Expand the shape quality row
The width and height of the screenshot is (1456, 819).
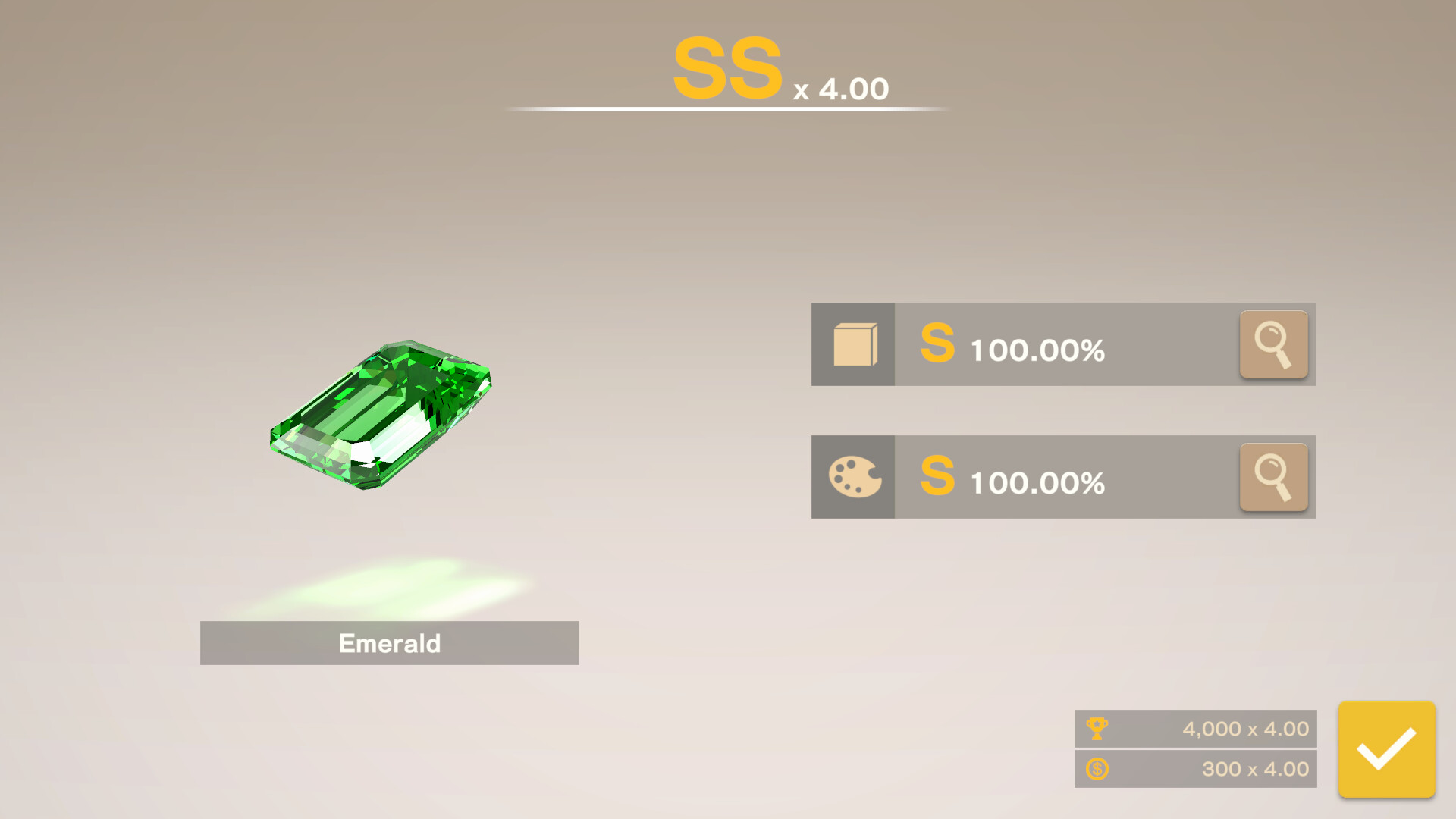click(1062, 344)
